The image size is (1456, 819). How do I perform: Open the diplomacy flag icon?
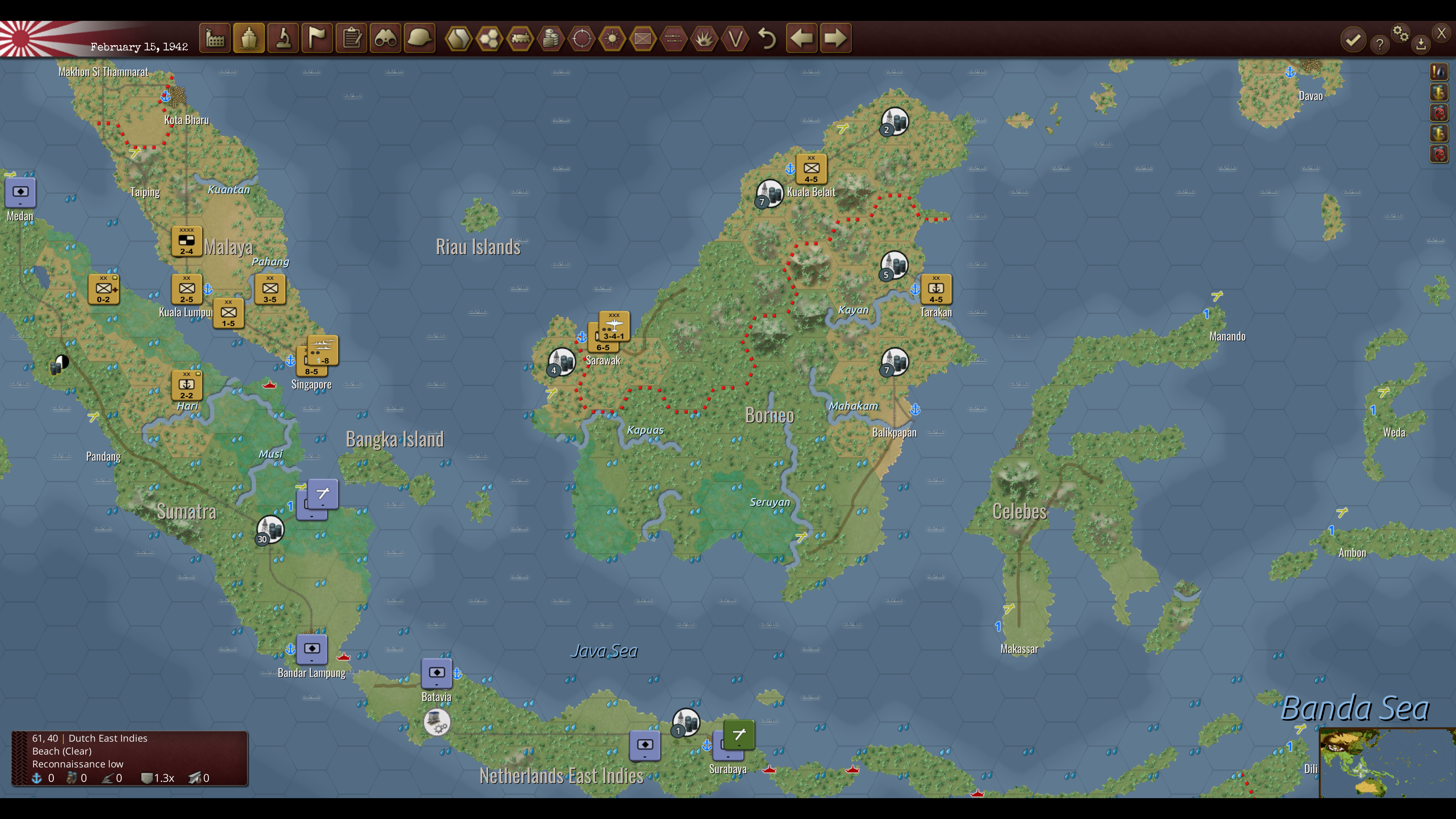(317, 38)
